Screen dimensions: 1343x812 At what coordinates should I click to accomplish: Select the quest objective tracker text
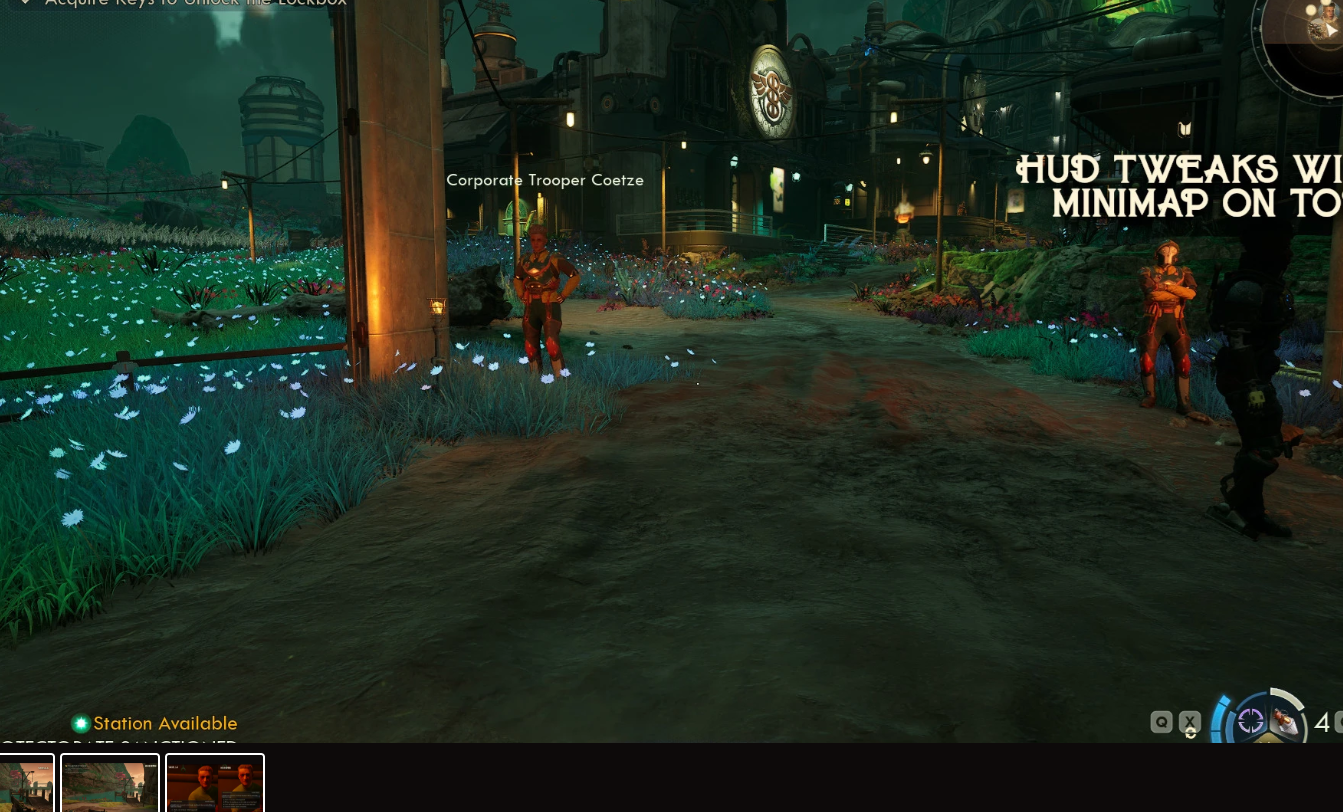[x=190, y=3]
